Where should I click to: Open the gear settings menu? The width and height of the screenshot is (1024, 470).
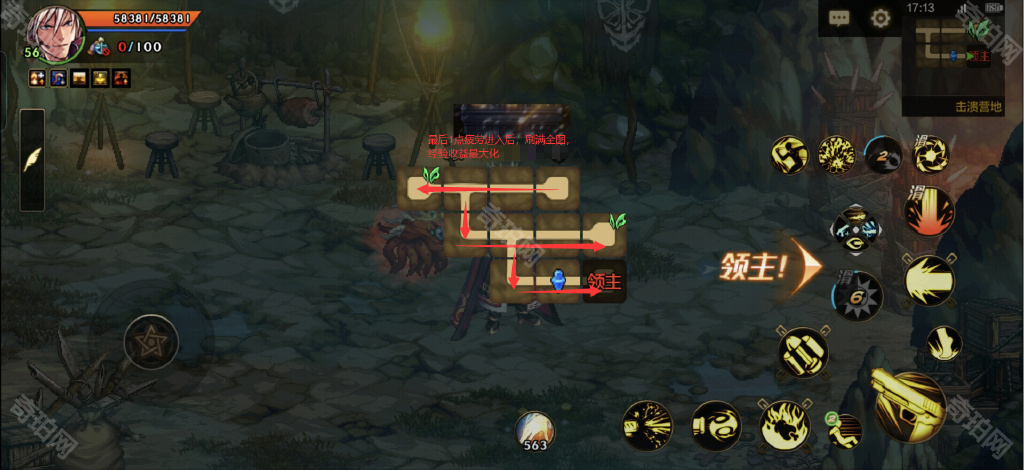coord(880,18)
